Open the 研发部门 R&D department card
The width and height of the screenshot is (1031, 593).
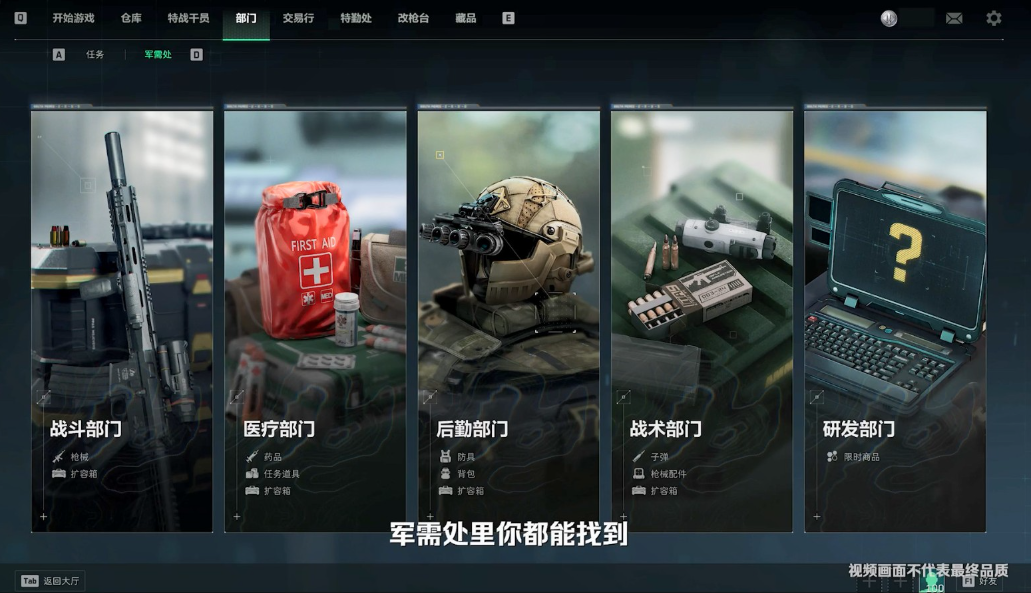pyautogui.click(x=895, y=320)
